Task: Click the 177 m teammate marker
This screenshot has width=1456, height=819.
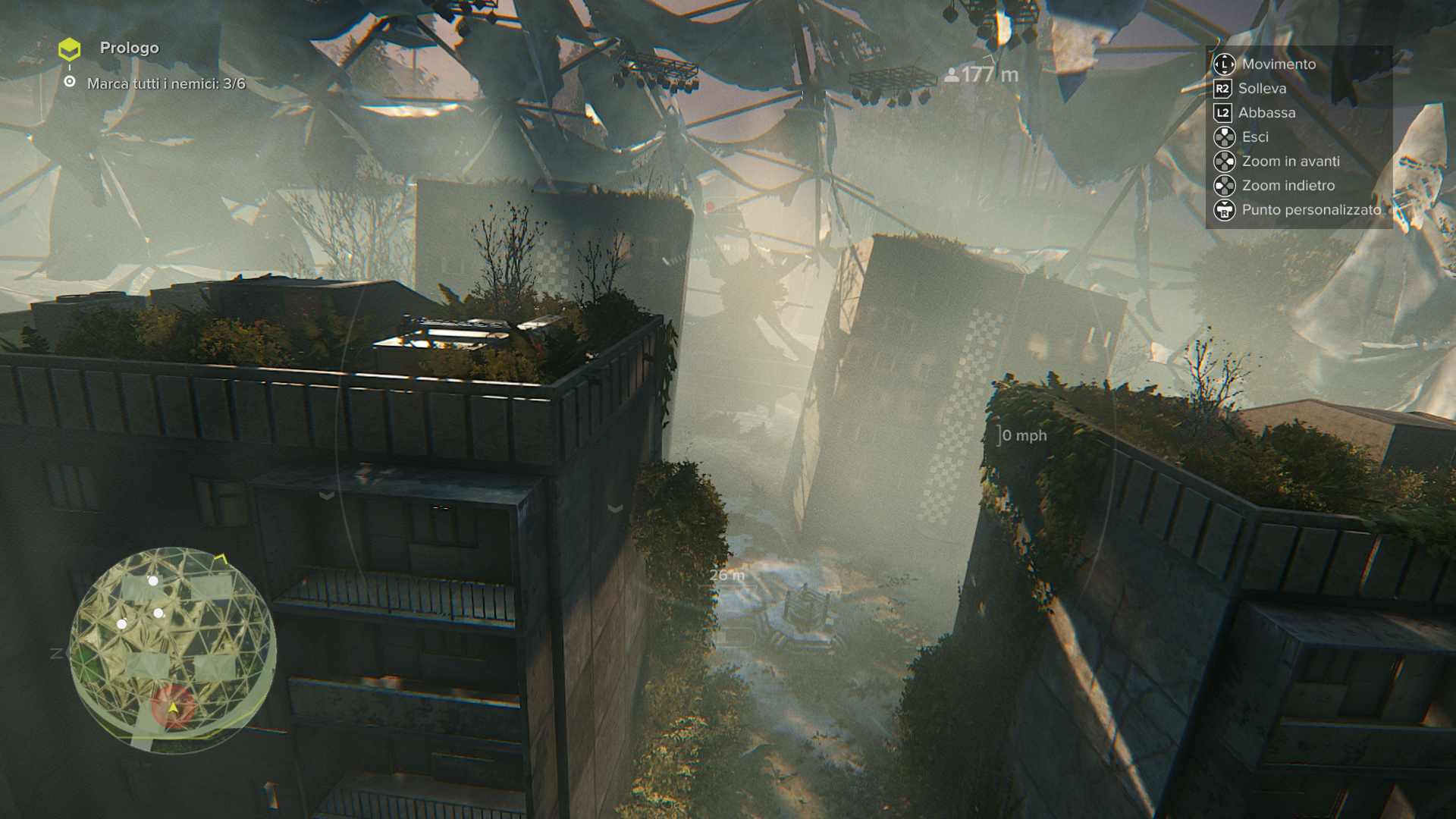Action: point(981,75)
